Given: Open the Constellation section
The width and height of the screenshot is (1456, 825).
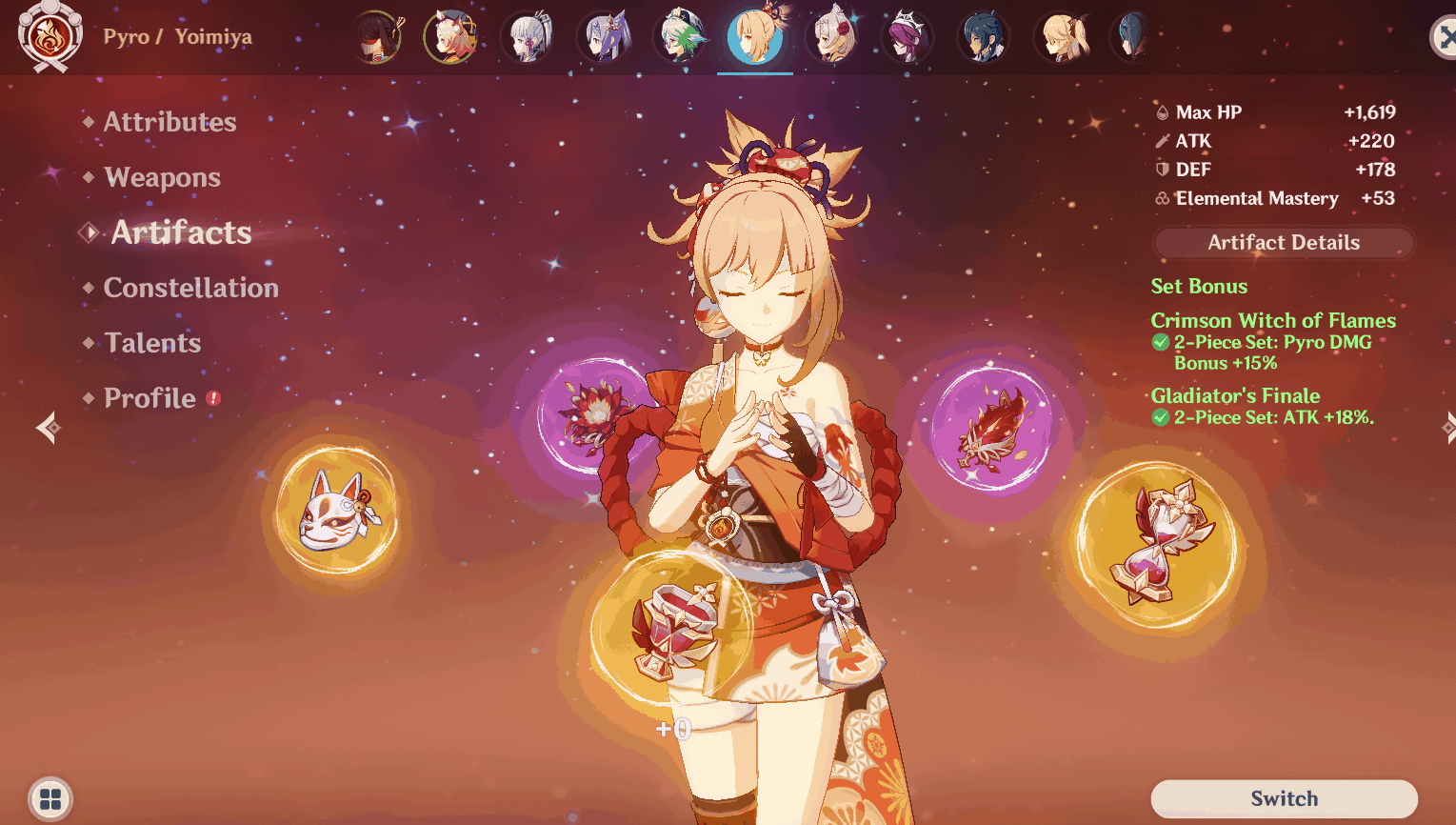Looking at the screenshot, I should (x=189, y=287).
